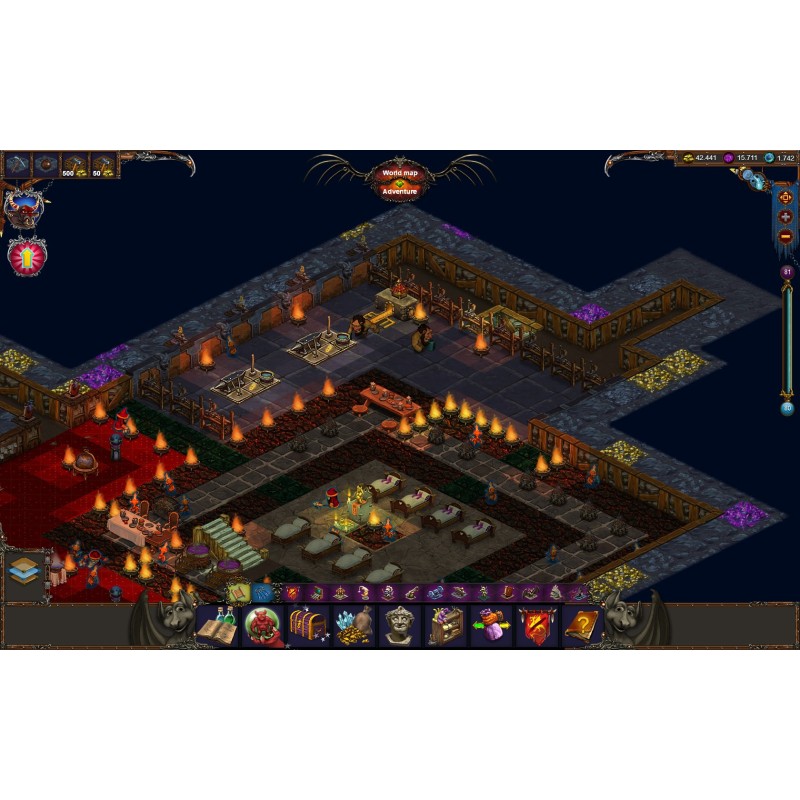Zoom out with the minus button

coord(785,236)
